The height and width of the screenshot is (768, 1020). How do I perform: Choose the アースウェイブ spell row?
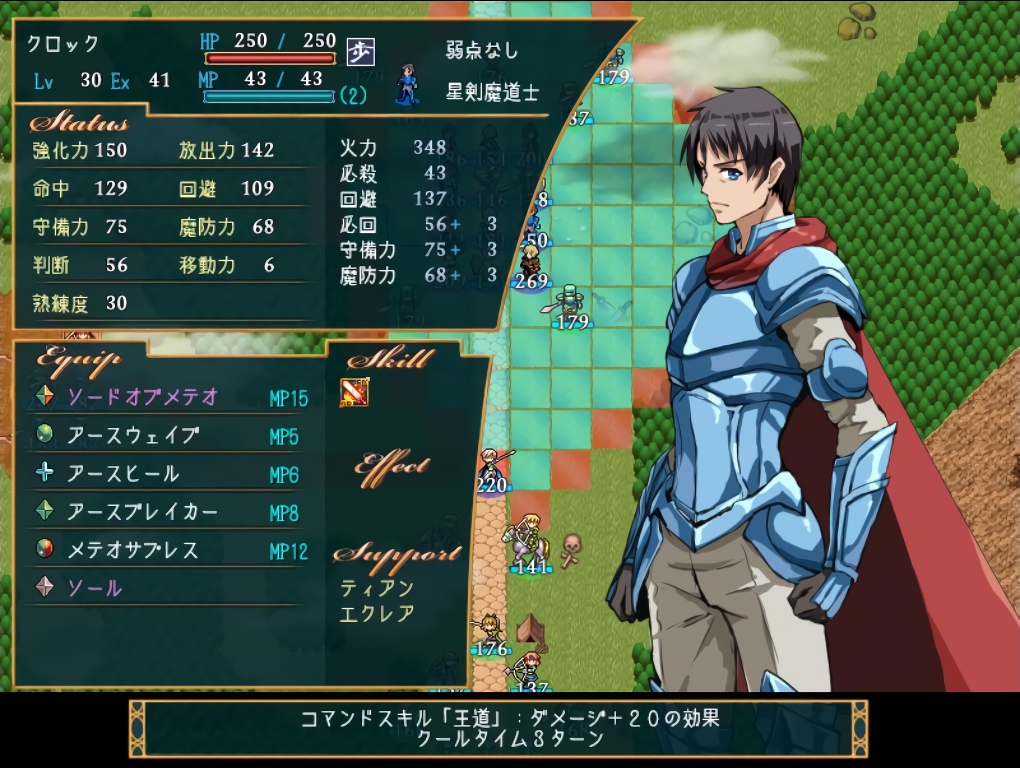pos(133,435)
